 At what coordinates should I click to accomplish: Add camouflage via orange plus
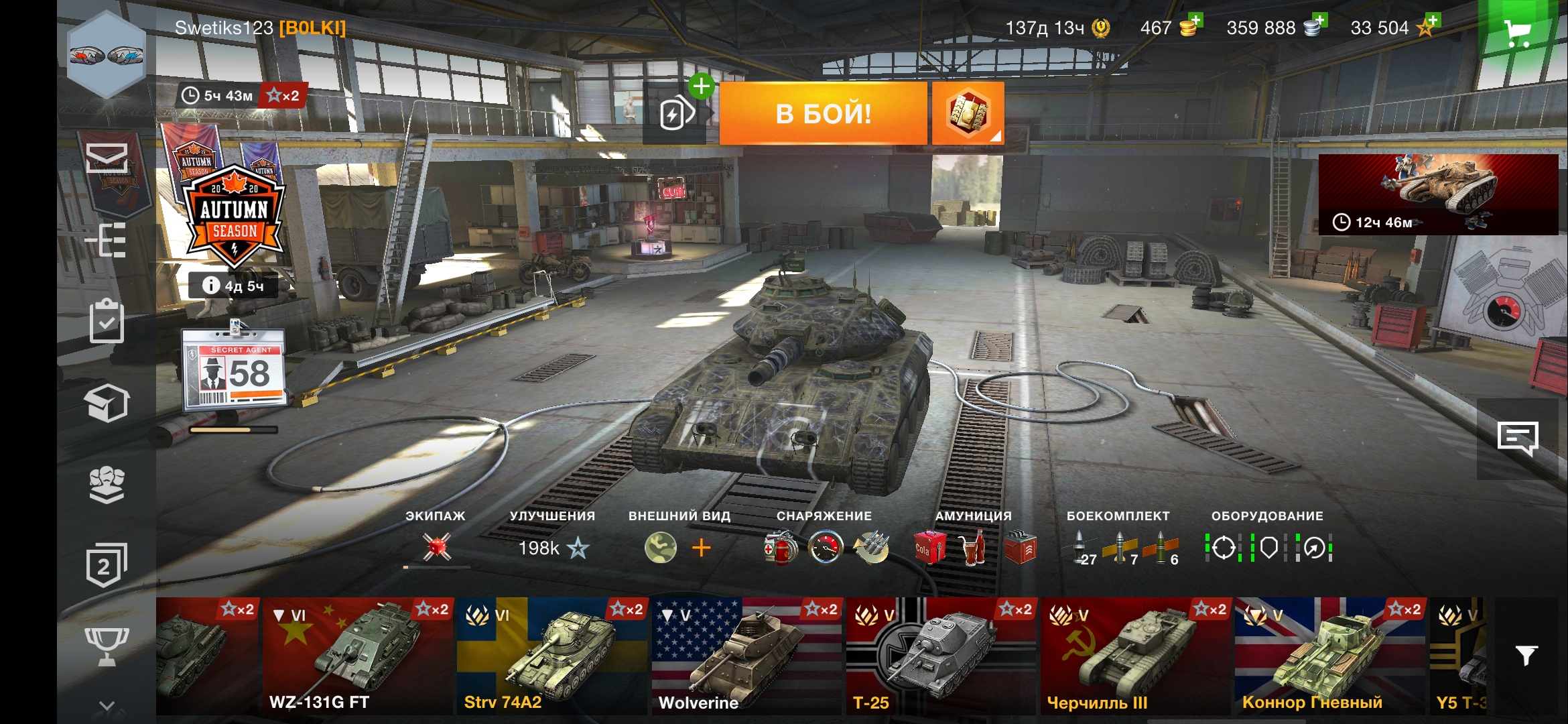(701, 548)
